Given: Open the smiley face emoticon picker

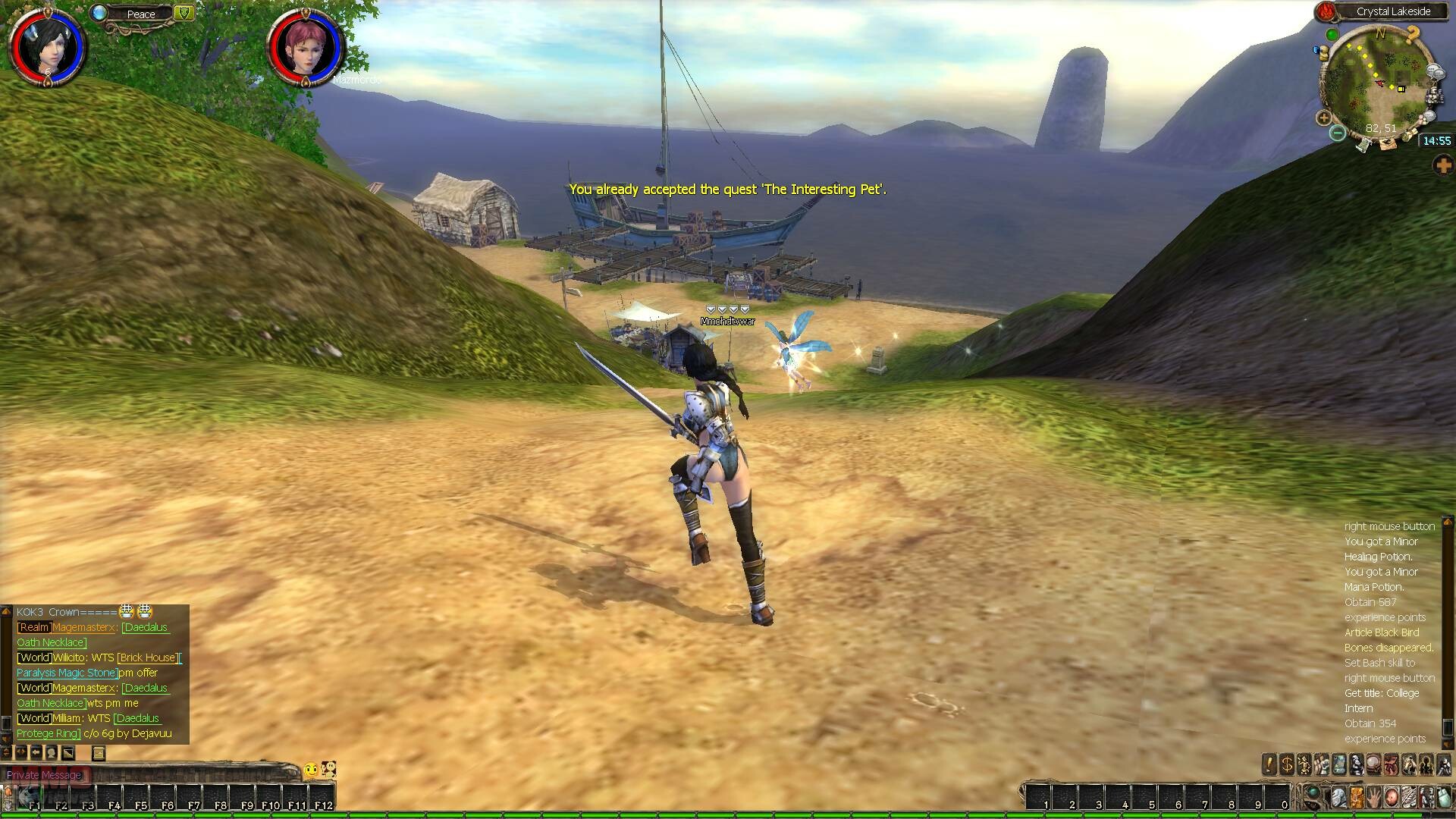Looking at the screenshot, I should tap(311, 770).
